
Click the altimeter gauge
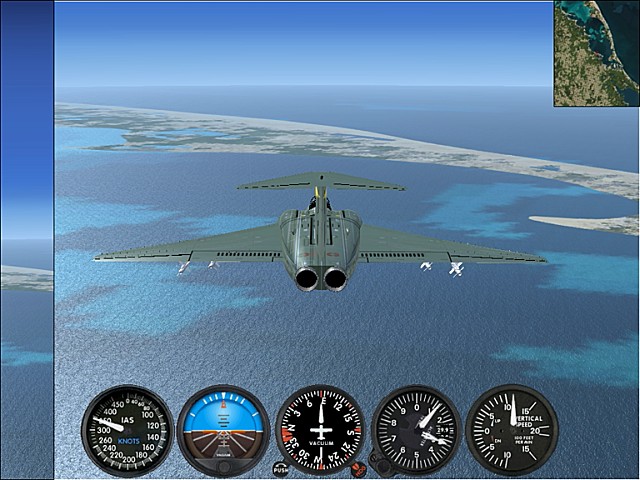416,430
